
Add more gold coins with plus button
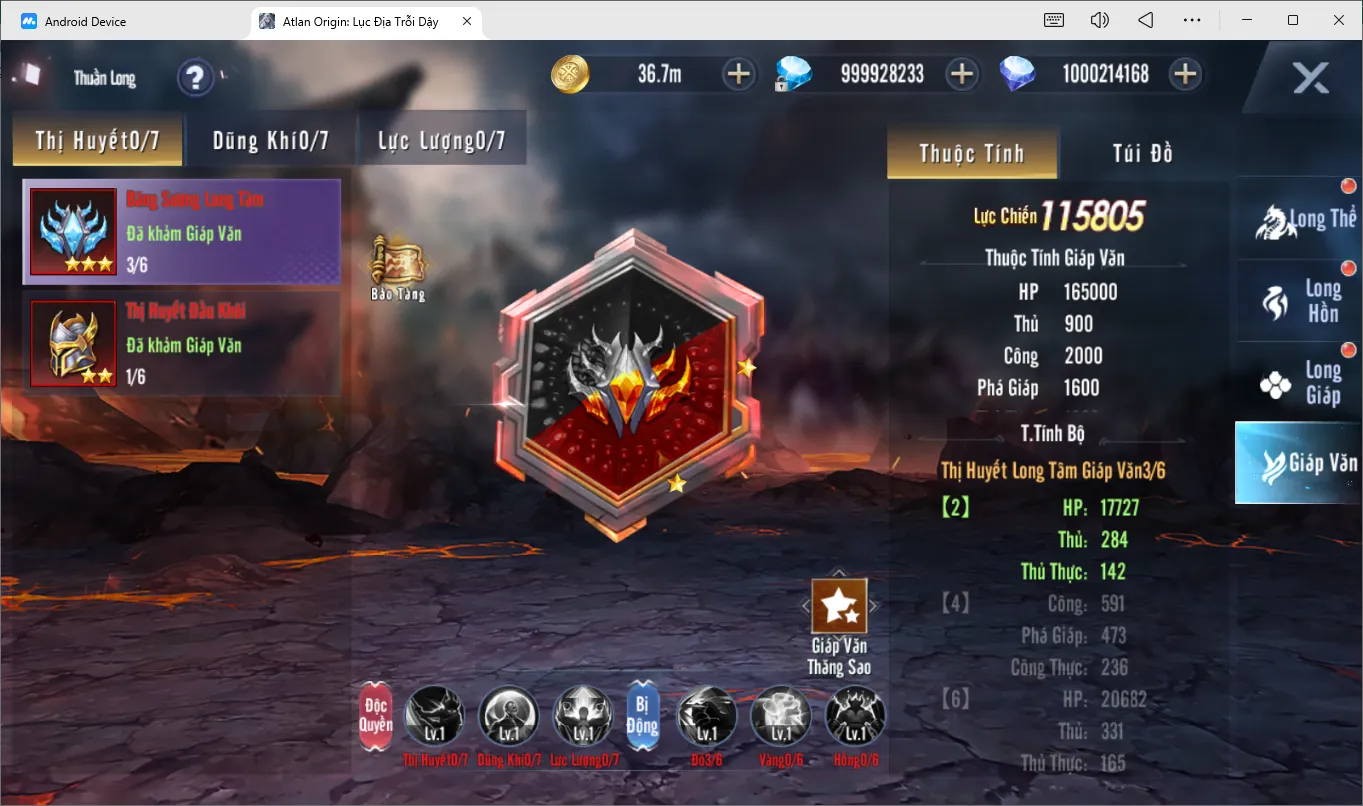(739, 74)
